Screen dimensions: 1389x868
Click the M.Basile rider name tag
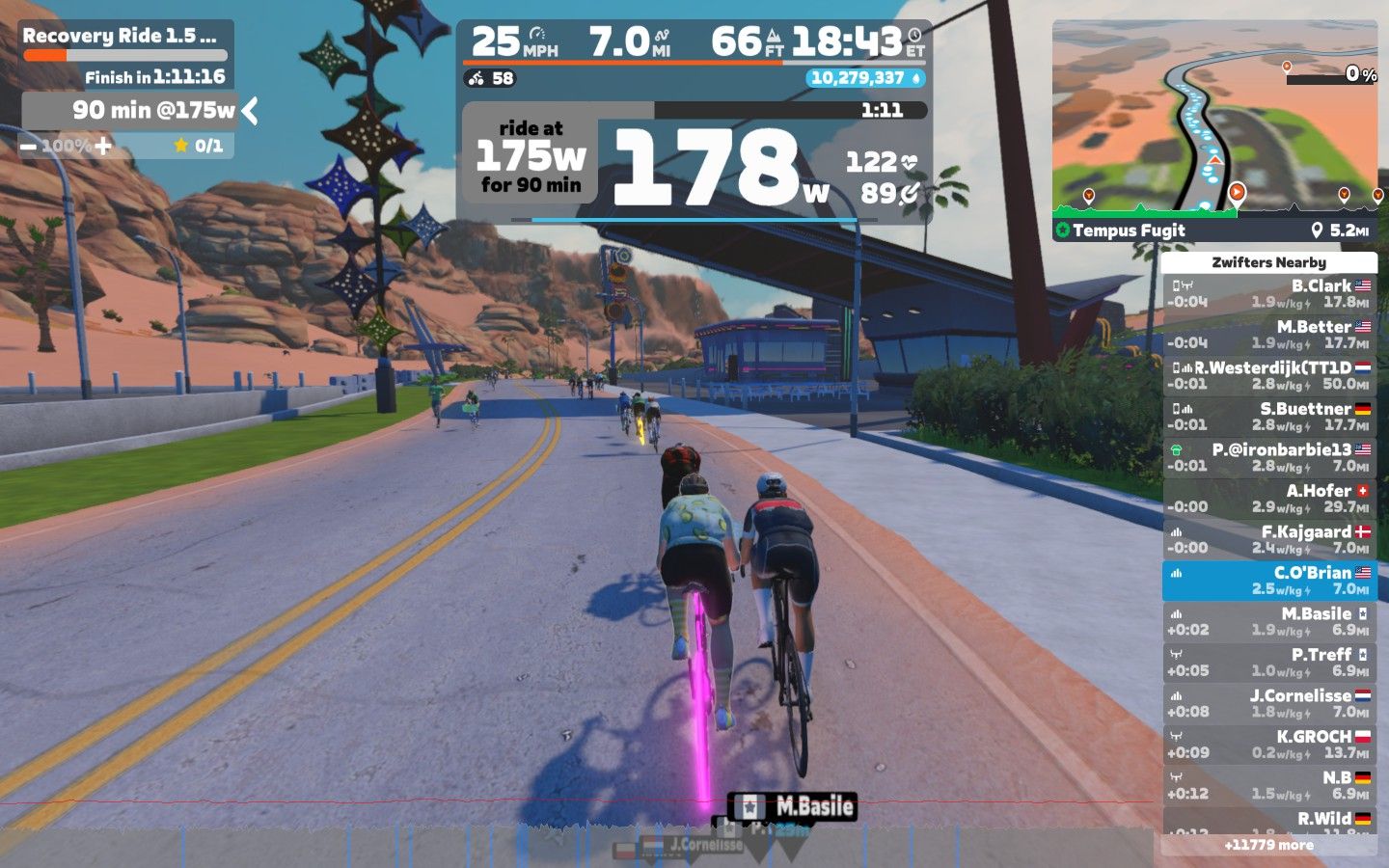tap(793, 806)
